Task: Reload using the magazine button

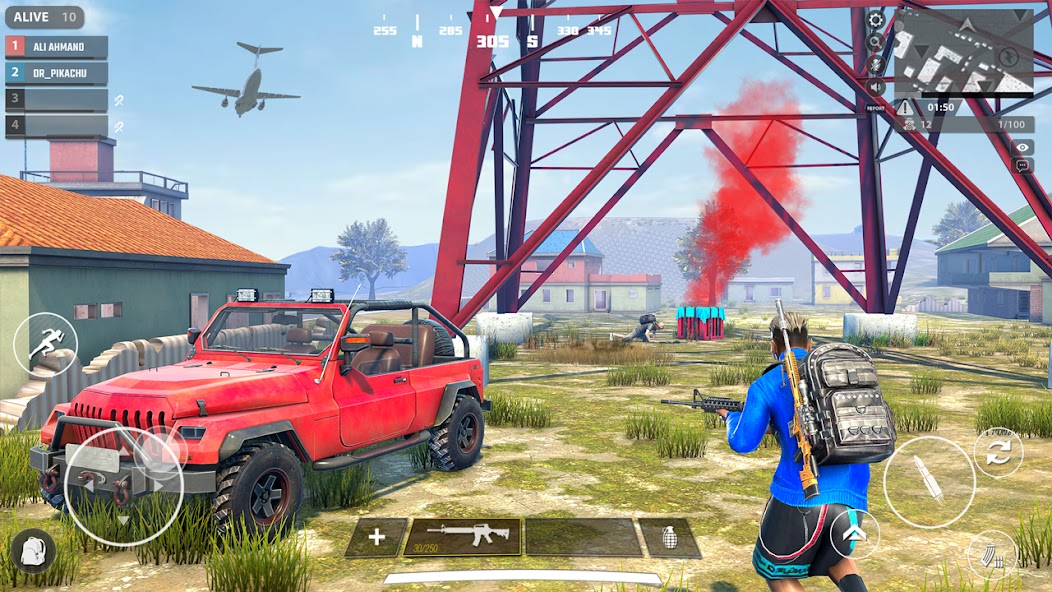Action: [x=991, y=555]
